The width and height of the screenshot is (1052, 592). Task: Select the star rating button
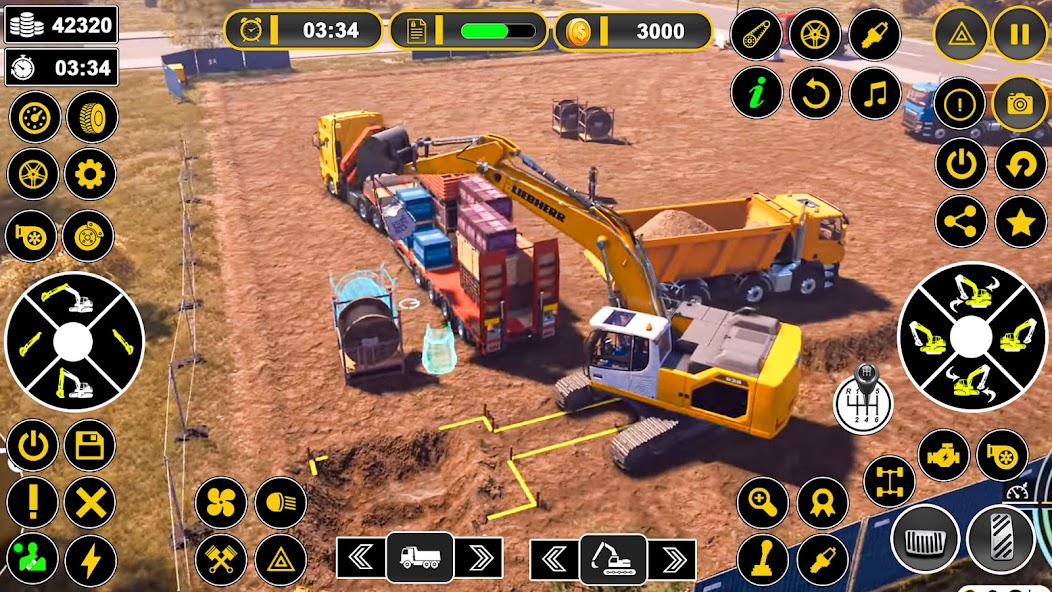coord(1019,222)
